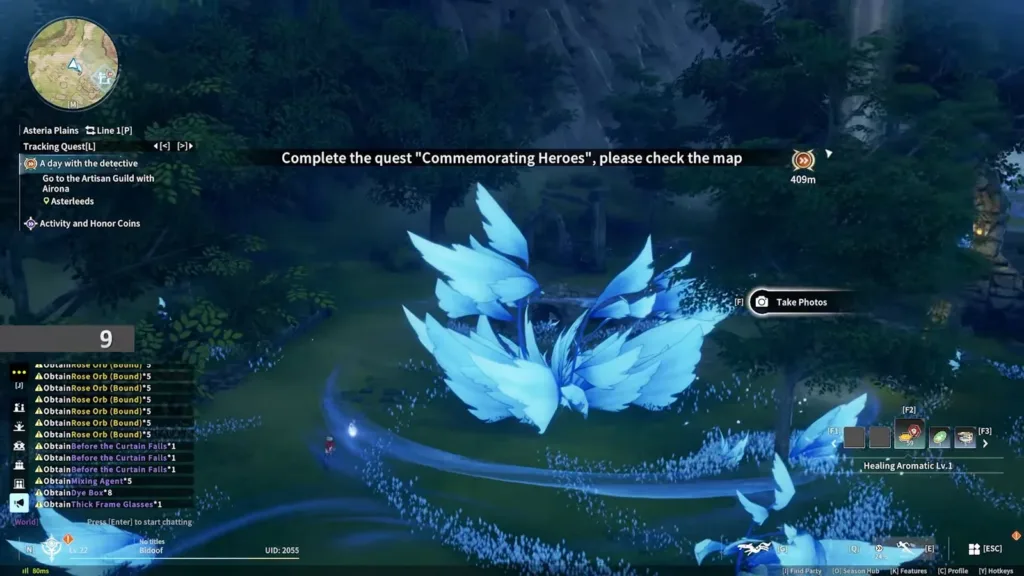Click the quest waypoint marker showing 409m
This screenshot has width=1024, height=576.
pos(802,160)
